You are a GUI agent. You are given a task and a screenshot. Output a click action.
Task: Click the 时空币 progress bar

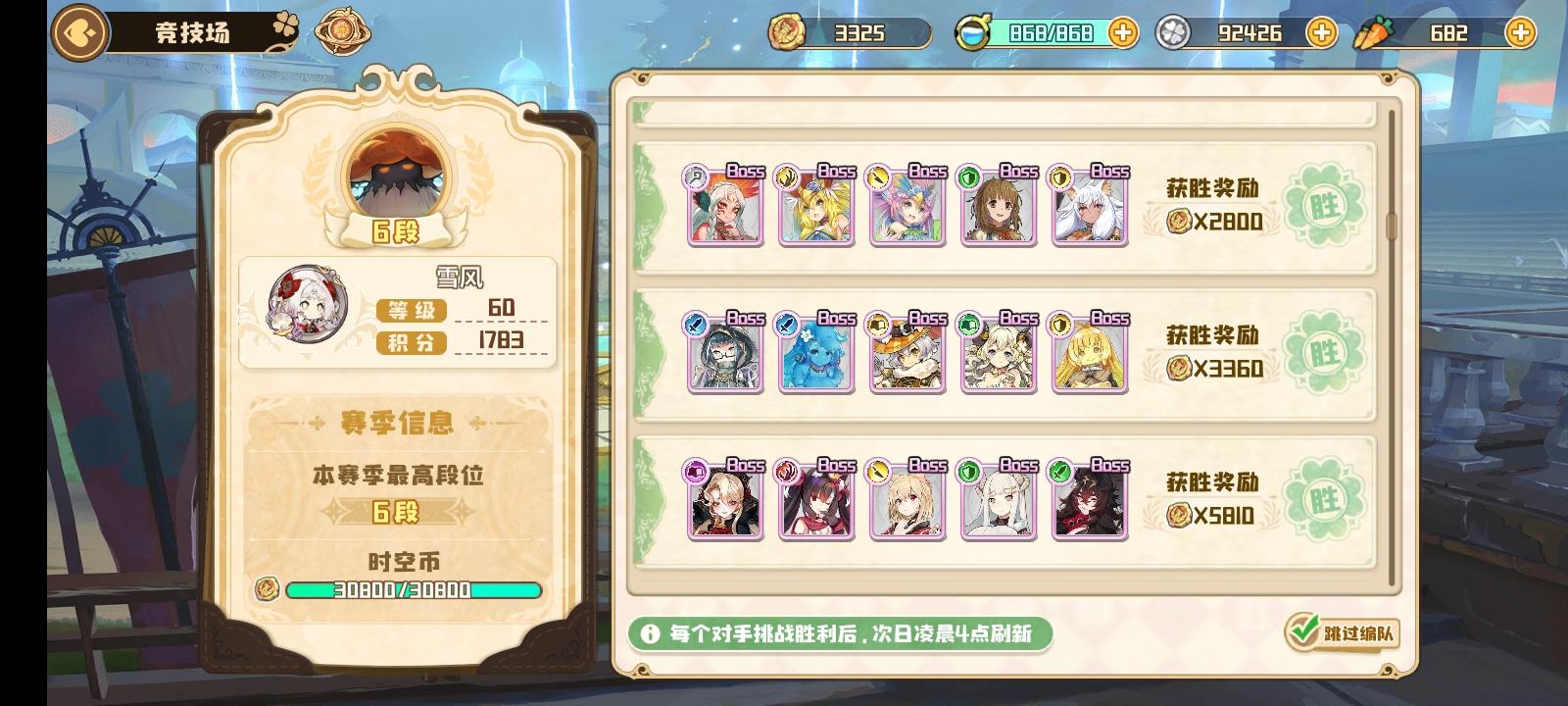point(412,591)
